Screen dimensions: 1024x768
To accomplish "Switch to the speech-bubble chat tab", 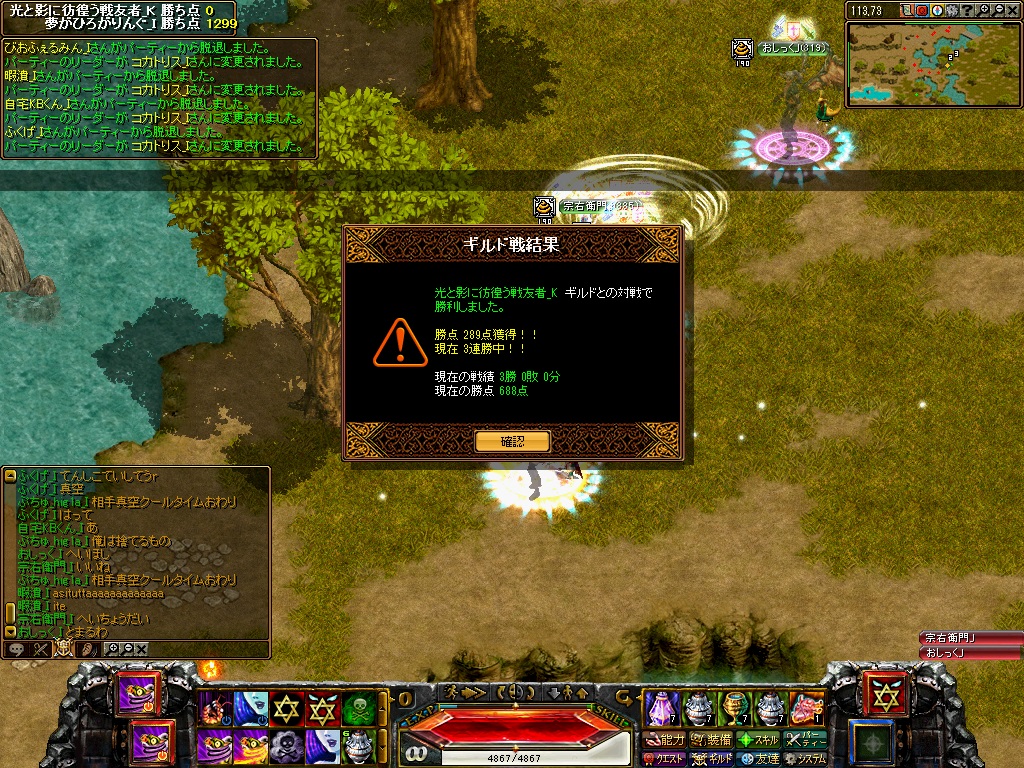I will (16, 649).
